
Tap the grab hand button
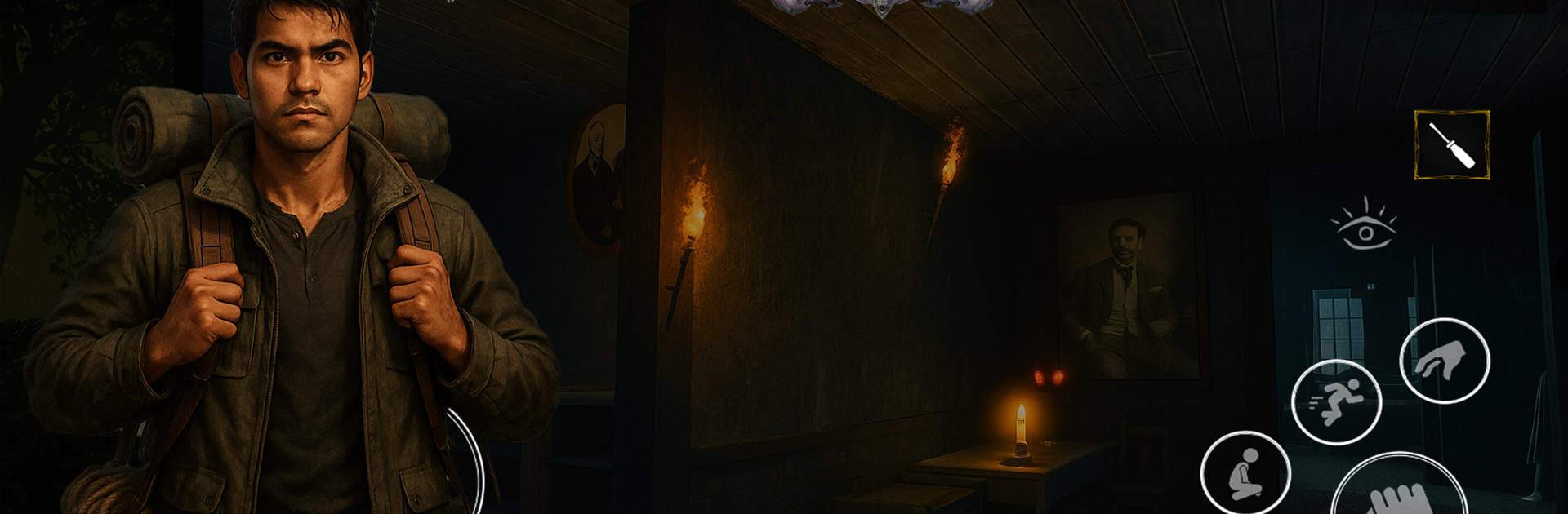click(1444, 361)
